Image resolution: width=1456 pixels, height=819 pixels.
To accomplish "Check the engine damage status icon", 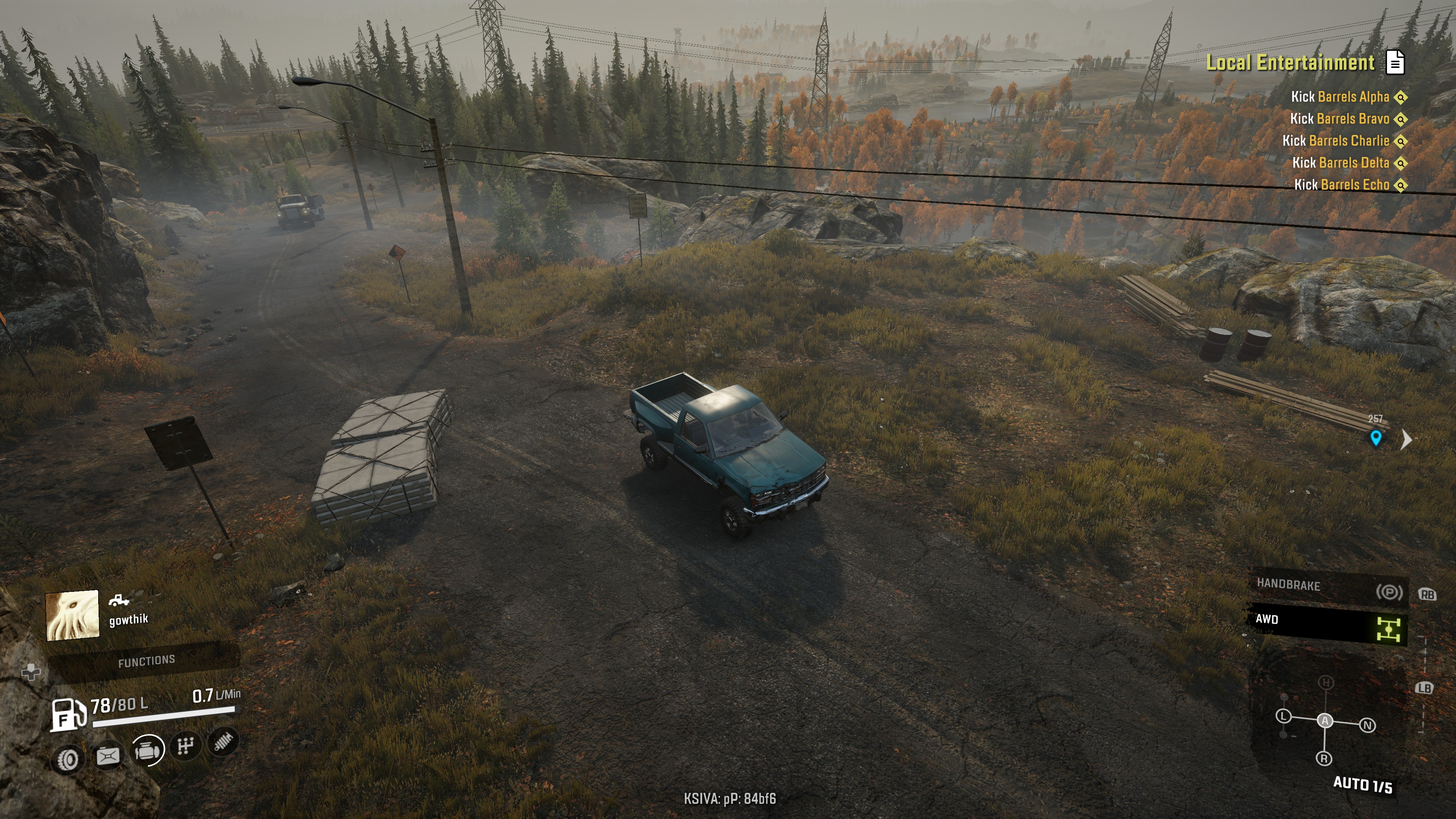I will pos(147,750).
